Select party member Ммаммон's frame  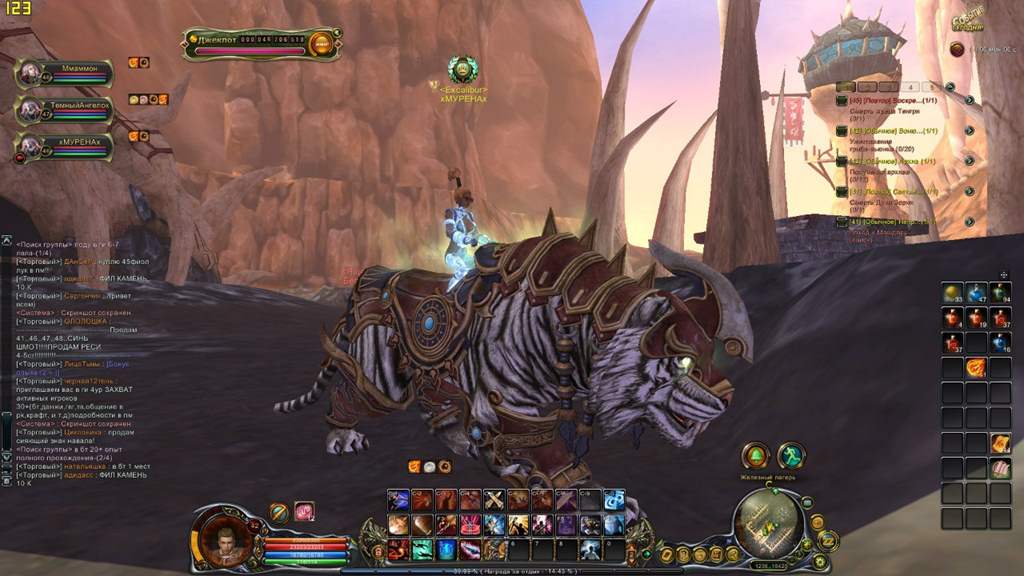coord(62,72)
